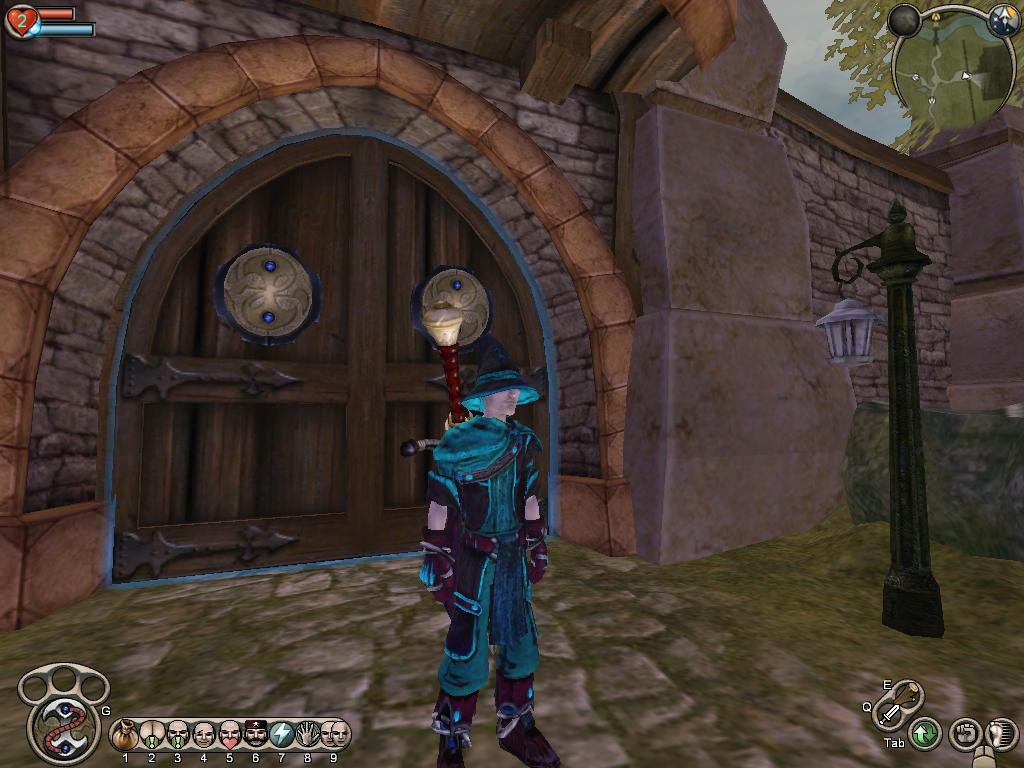Viewport: 1024px width, 768px height.
Task: Click the dark orb on the minimap frame
Action: pos(905,20)
